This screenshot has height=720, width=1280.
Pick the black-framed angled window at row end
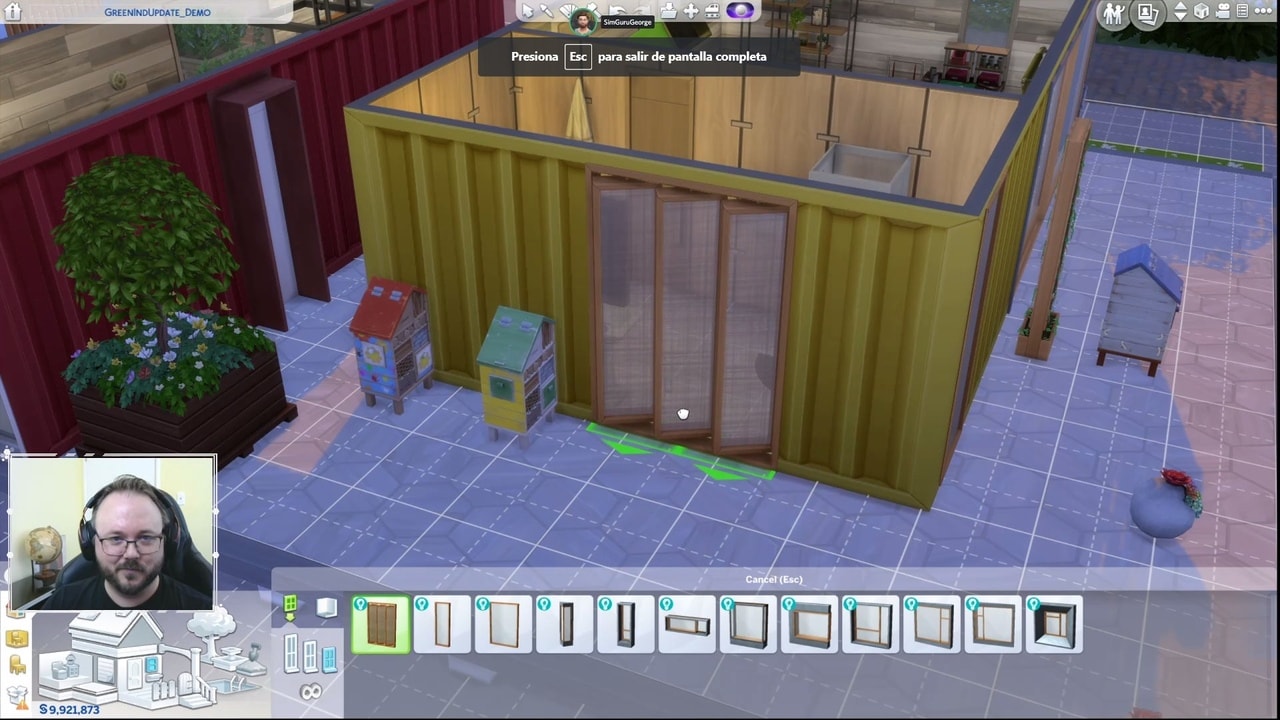pyautogui.click(x=1054, y=625)
